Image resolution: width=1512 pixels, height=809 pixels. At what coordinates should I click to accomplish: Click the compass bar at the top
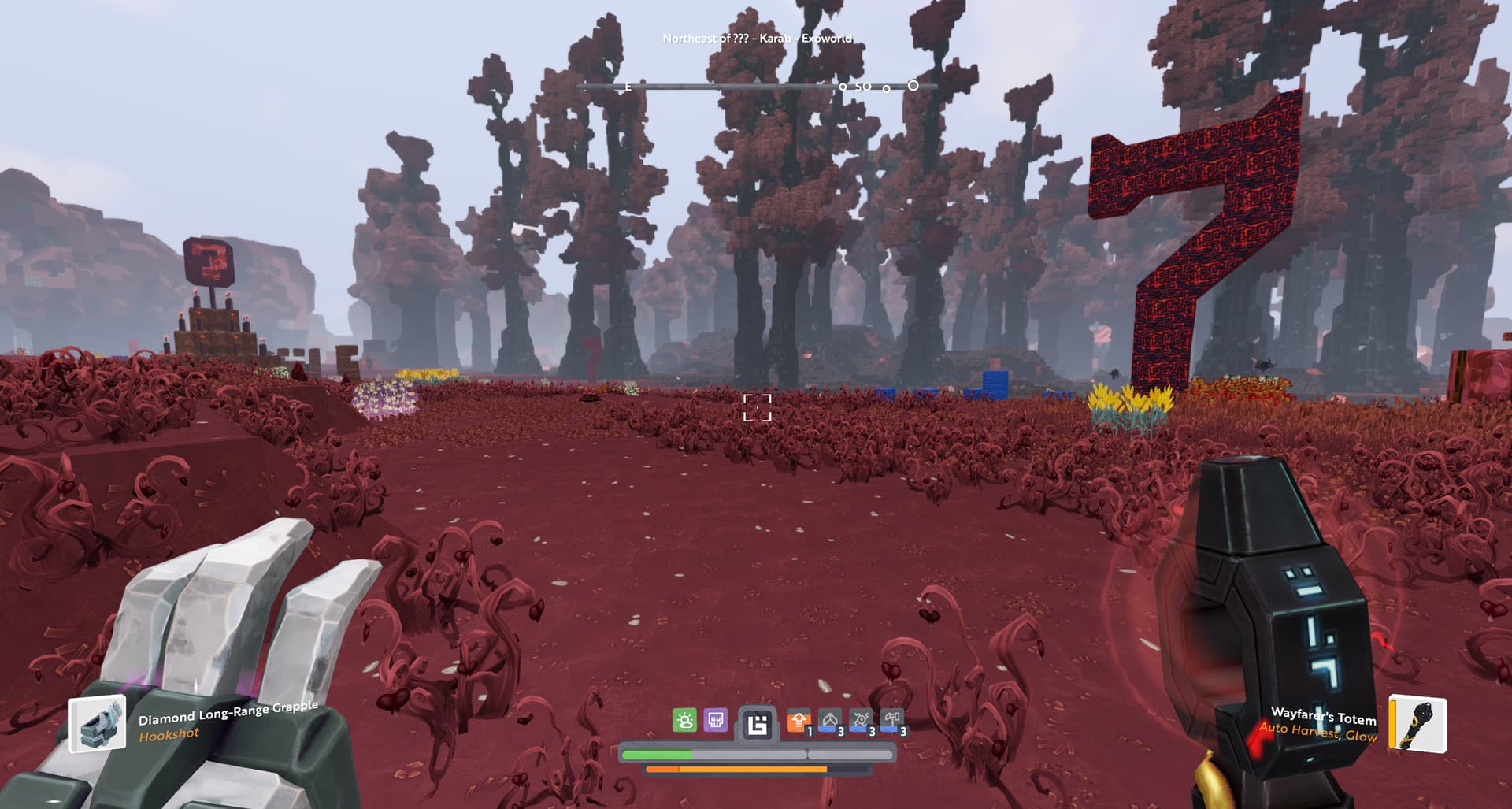pos(758,86)
